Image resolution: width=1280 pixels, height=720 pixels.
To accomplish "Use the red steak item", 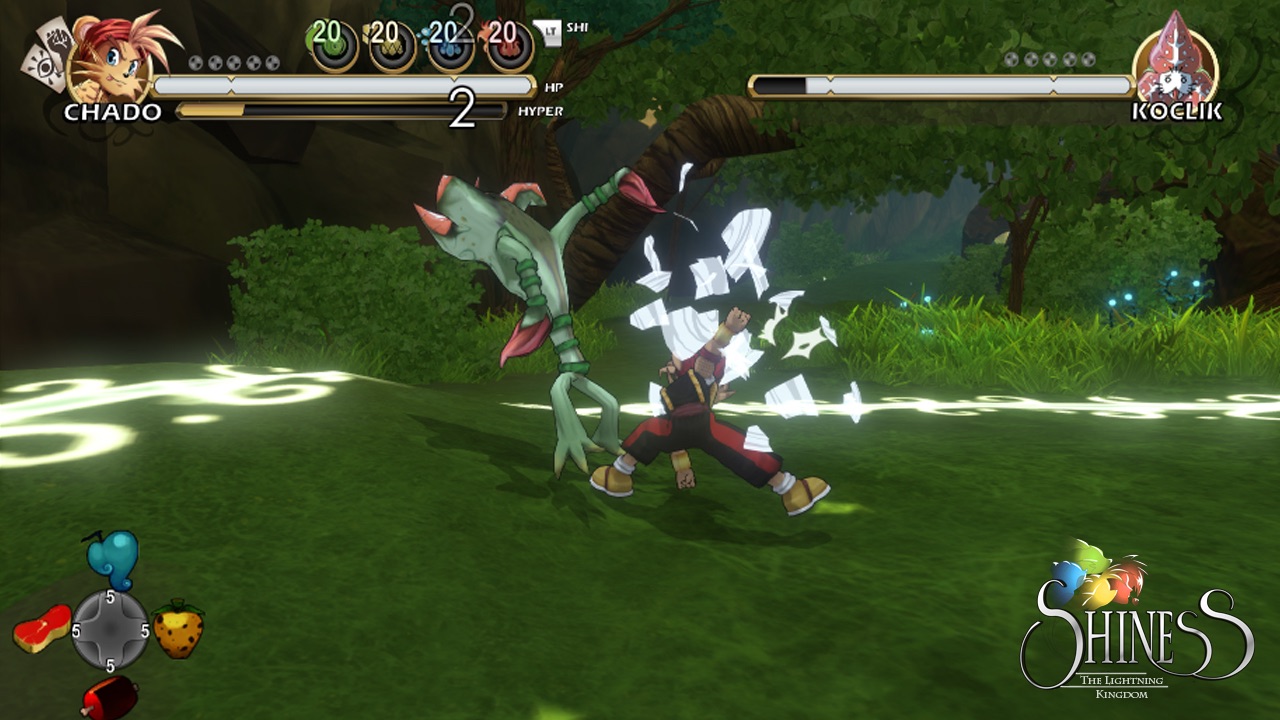I will (42, 628).
